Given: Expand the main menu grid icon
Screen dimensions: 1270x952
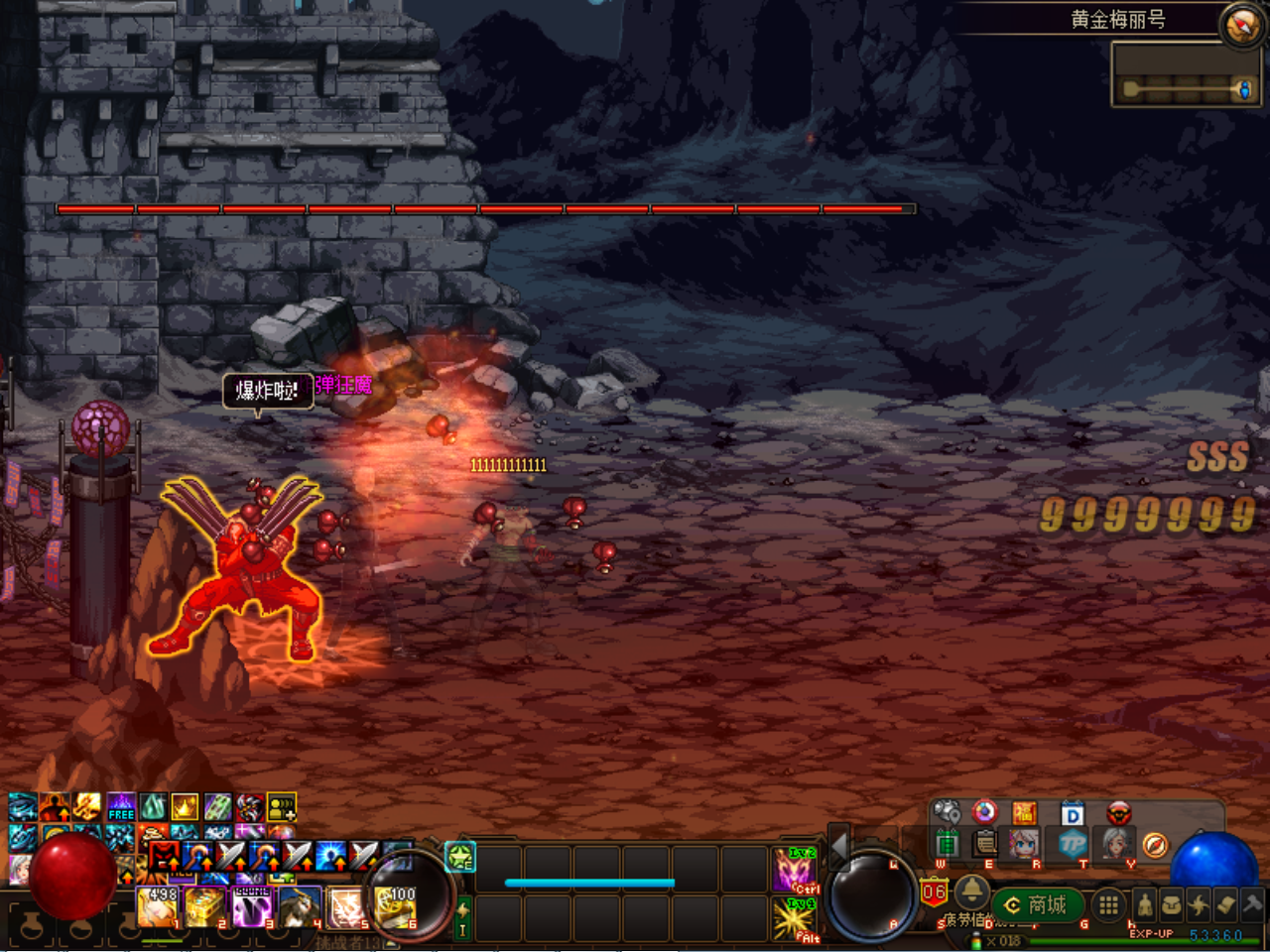Looking at the screenshot, I should [x=1107, y=904].
